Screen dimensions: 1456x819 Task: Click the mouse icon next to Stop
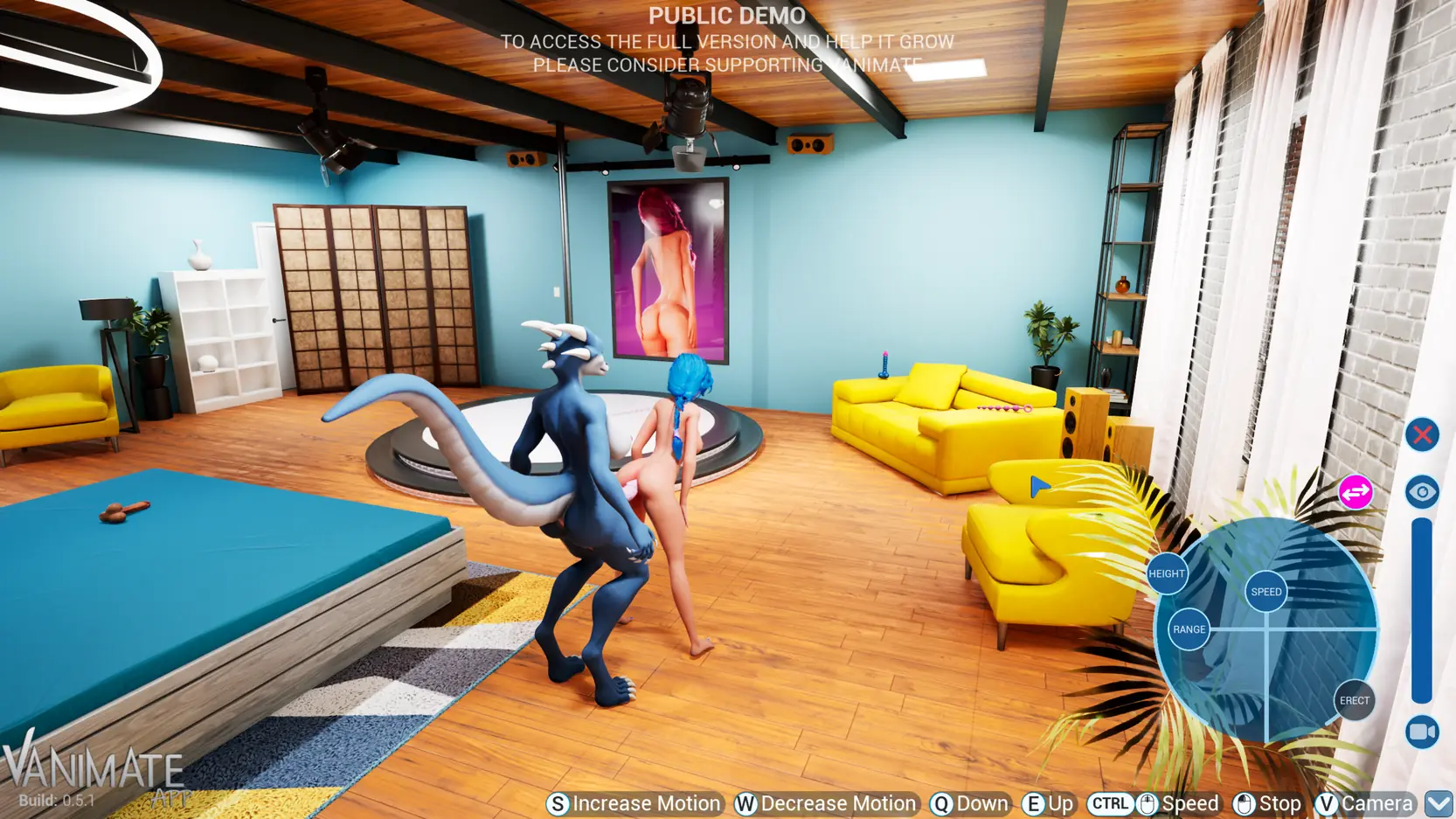[x=1245, y=802]
